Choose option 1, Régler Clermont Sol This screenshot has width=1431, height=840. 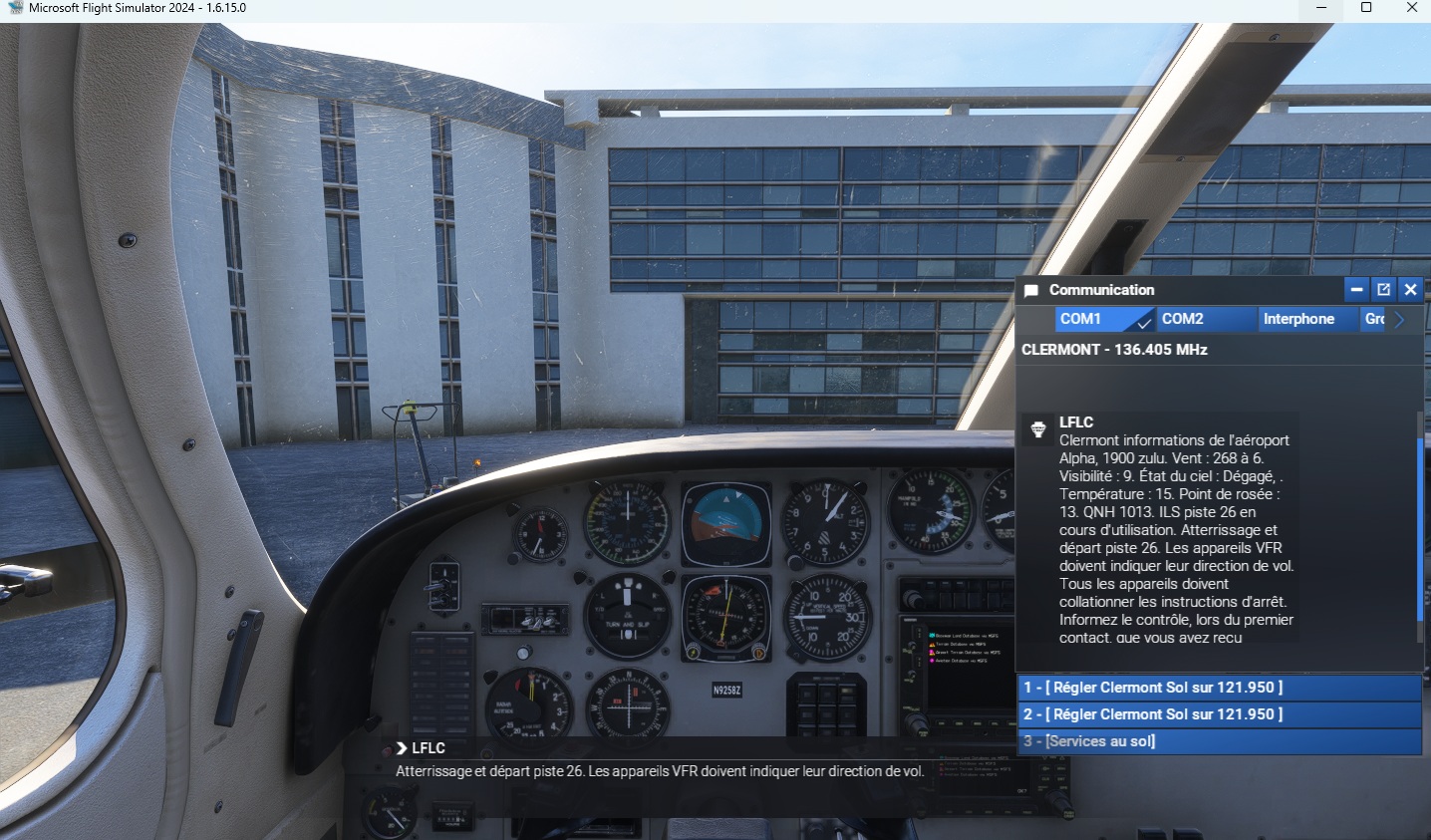click(1220, 688)
